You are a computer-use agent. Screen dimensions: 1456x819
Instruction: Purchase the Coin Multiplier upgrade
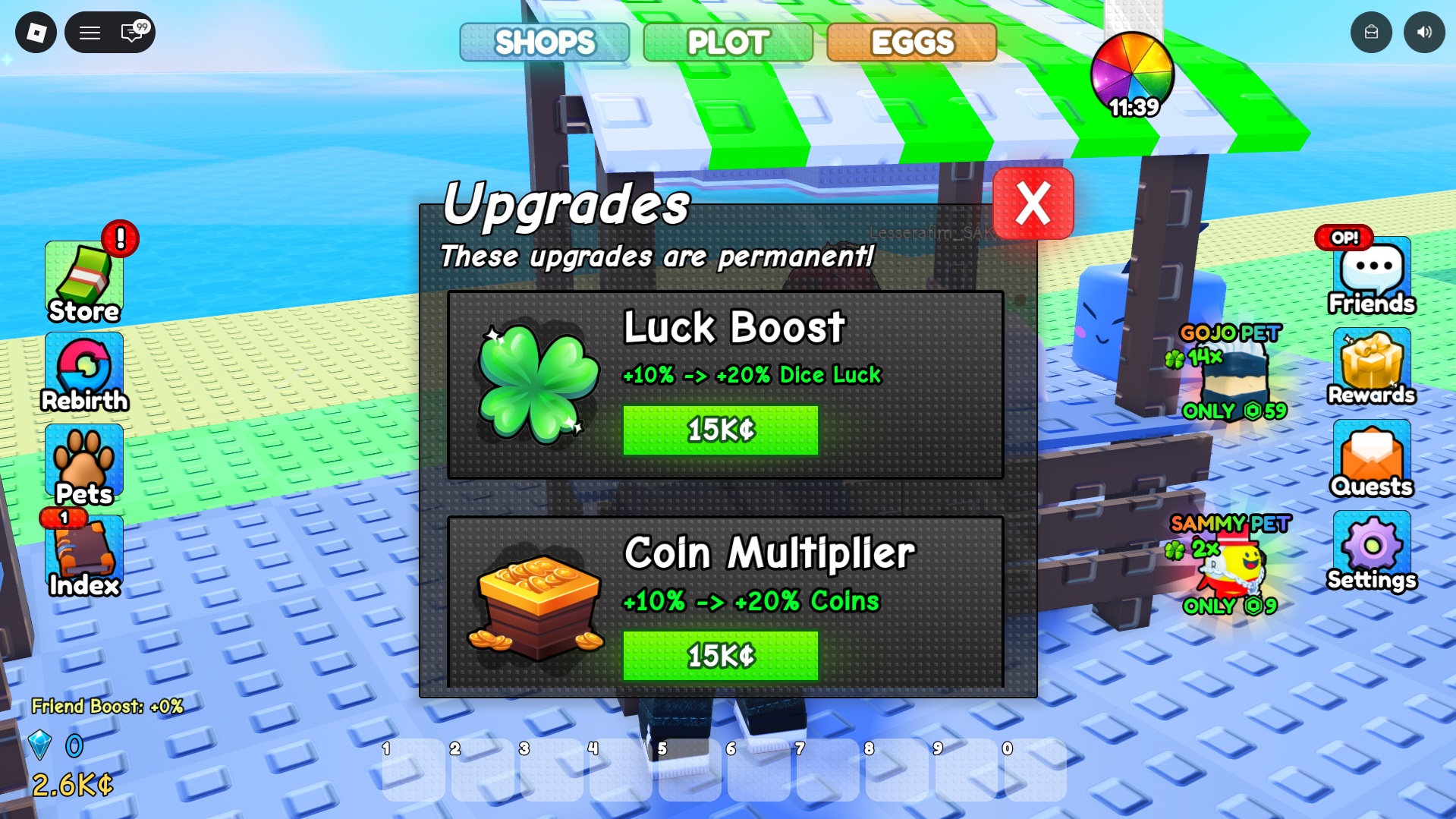(719, 654)
